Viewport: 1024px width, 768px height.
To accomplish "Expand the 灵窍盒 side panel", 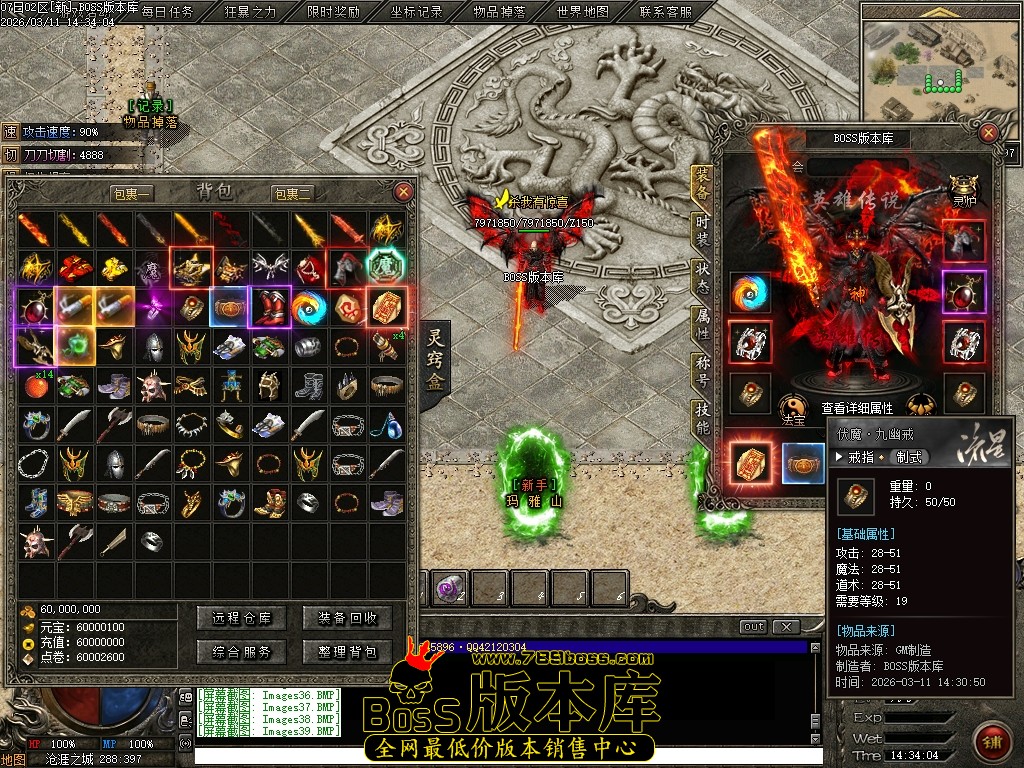I will tap(436, 360).
